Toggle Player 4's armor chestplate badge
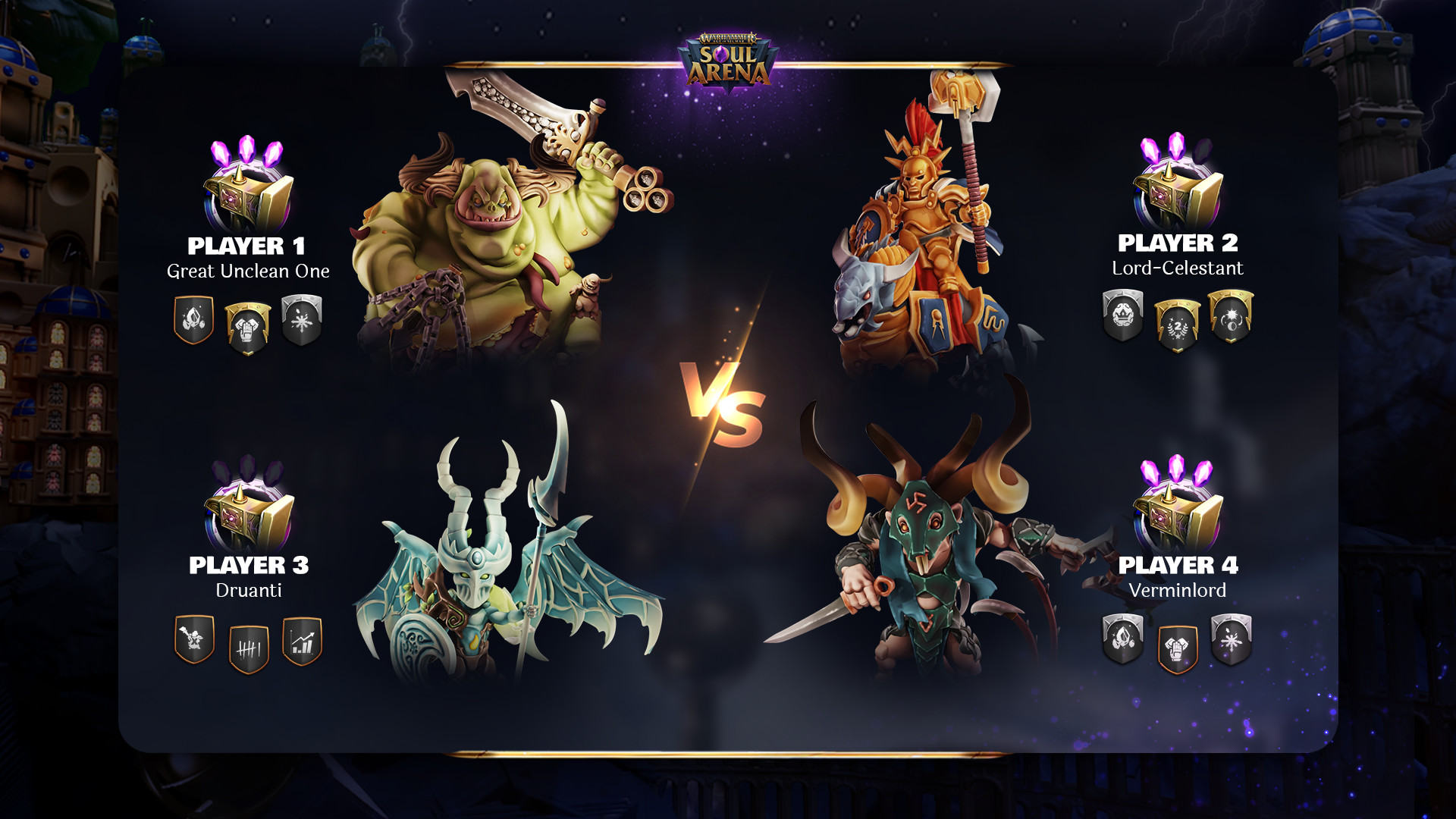1456x819 pixels. [1176, 646]
